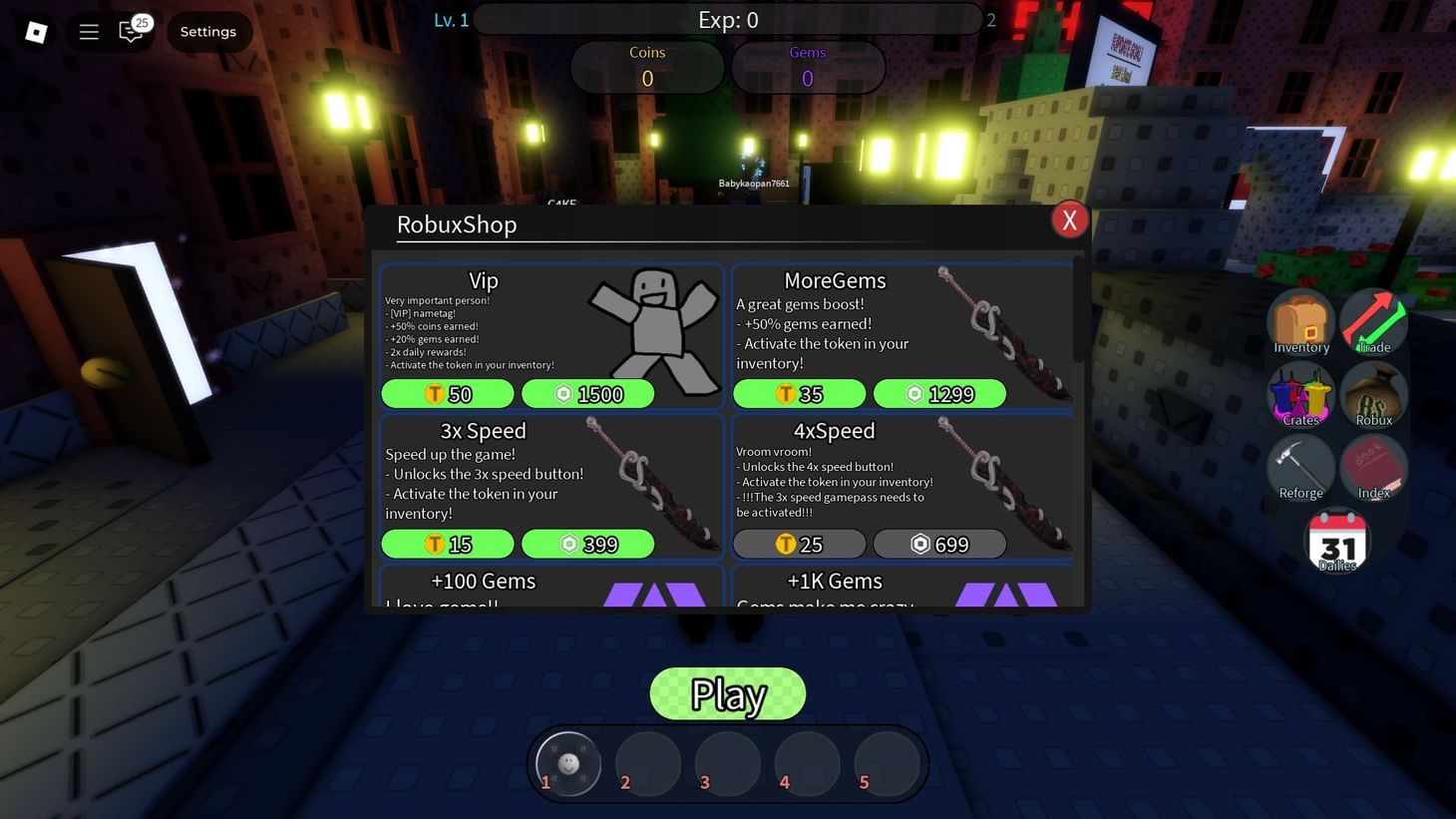Open the Roblox chat bubble icon
This screenshot has height=819, width=1456.
pos(131,31)
